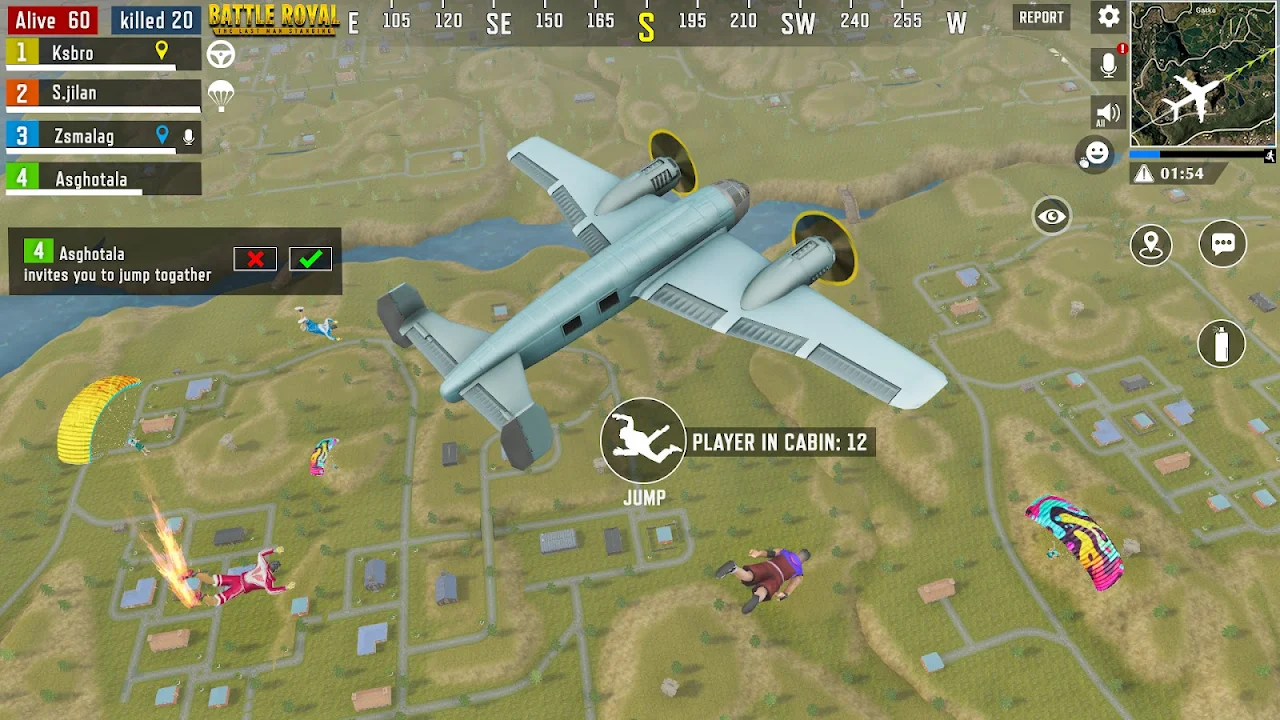Screen dimensions: 1280x720
Task: Click the parachute icon
Action: coord(221,96)
